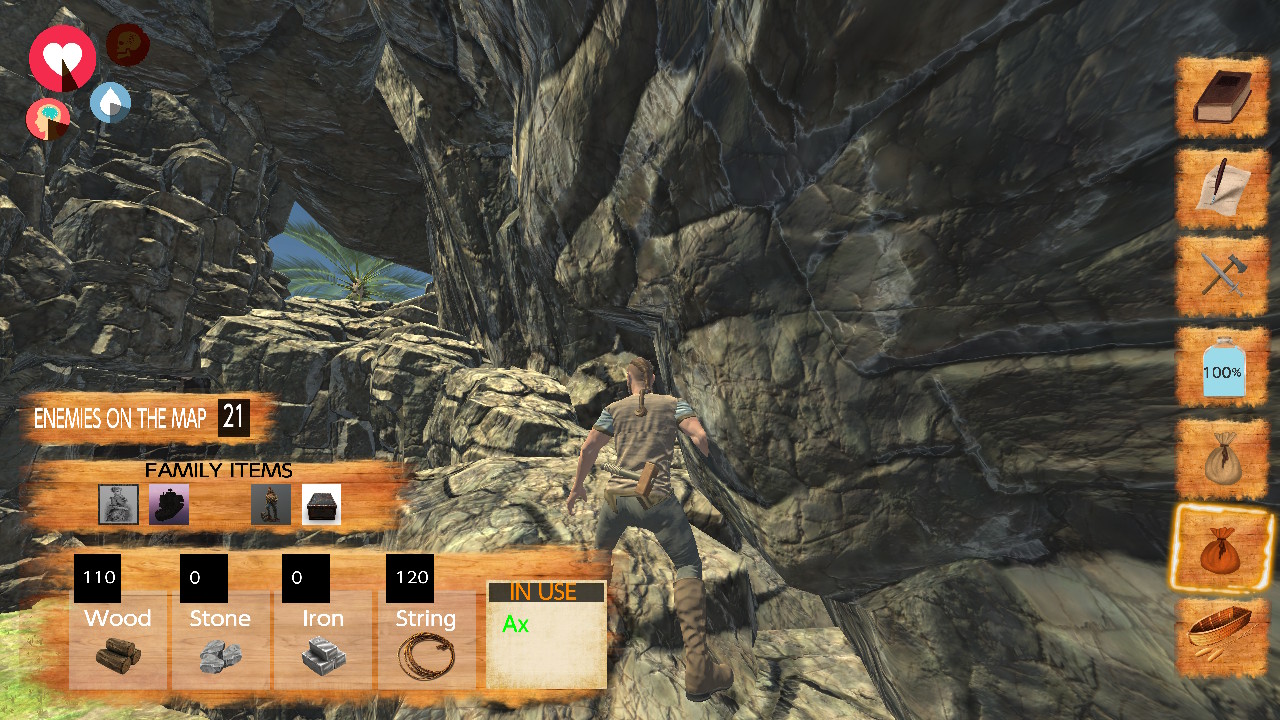Click the heart health indicator
1280x720 pixels.
click(62, 60)
